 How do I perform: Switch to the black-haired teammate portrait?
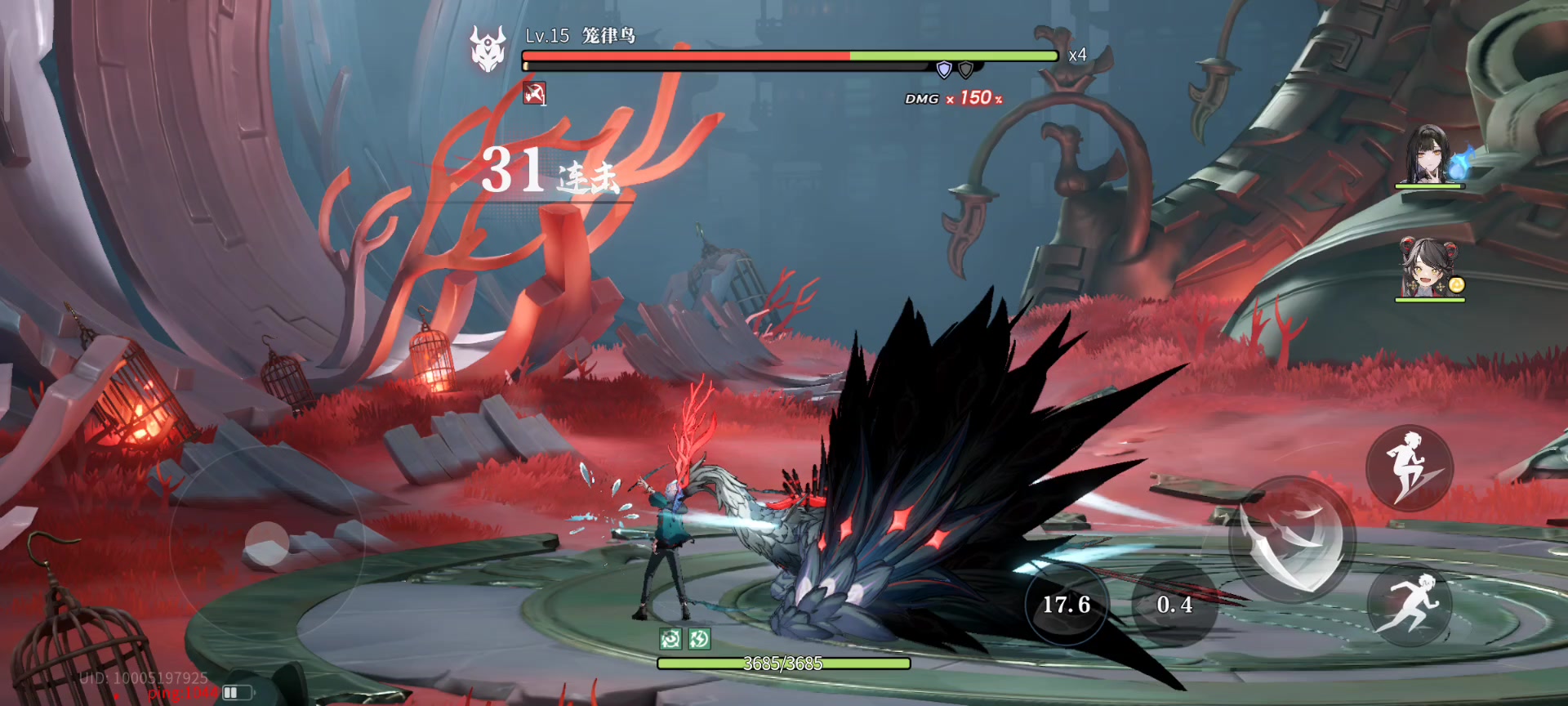click(x=1429, y=155)
